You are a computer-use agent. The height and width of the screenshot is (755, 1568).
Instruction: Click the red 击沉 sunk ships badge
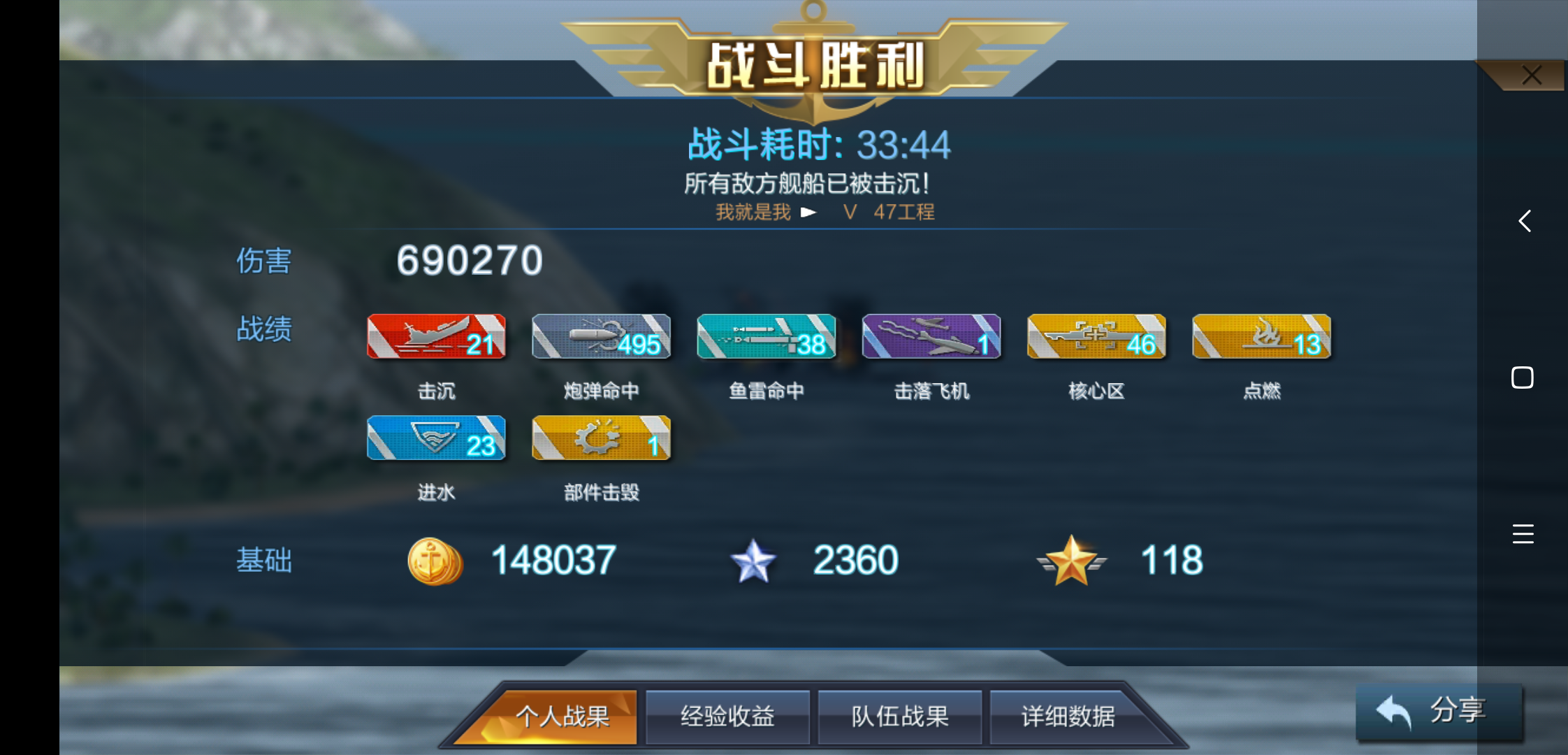click(437, 336)
